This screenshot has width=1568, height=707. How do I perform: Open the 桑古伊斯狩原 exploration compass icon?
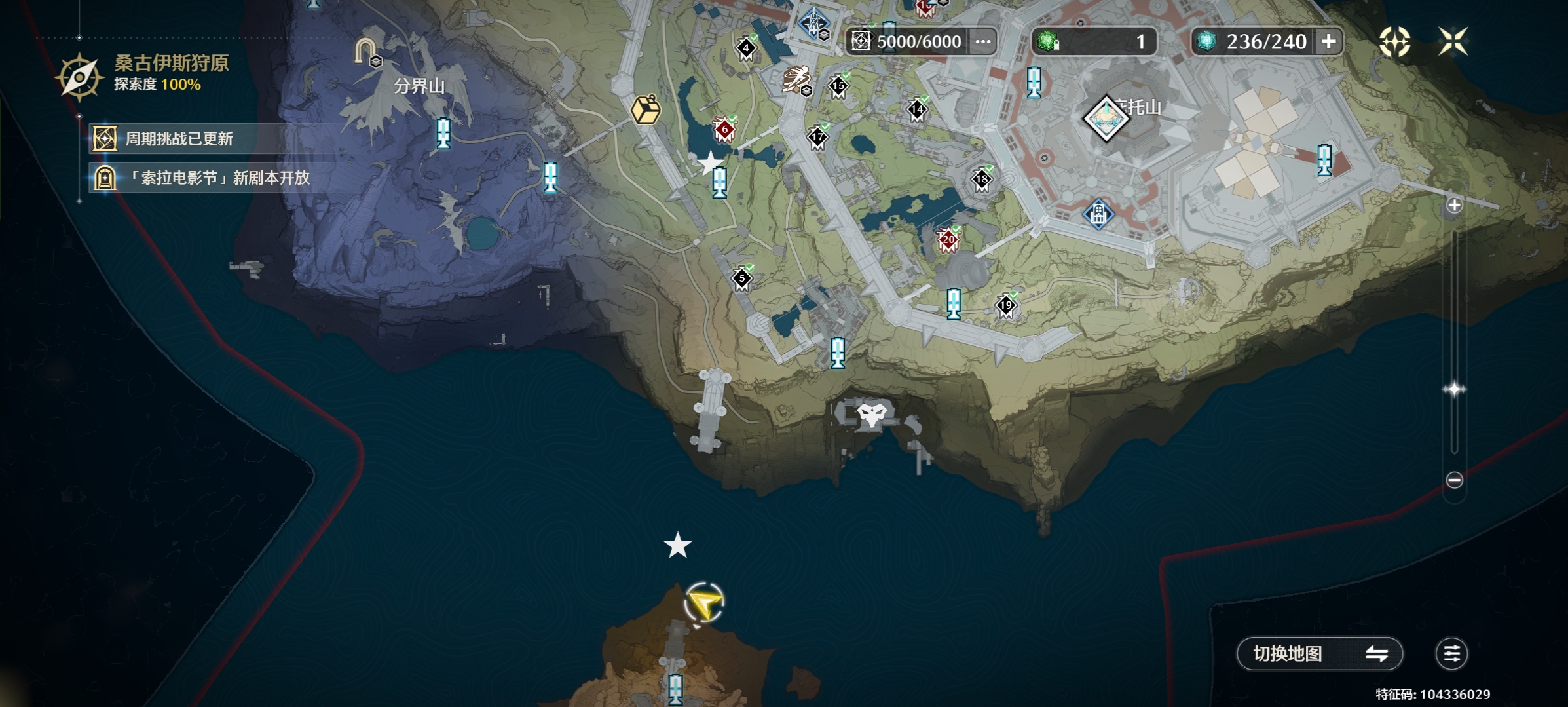point(79,77)
